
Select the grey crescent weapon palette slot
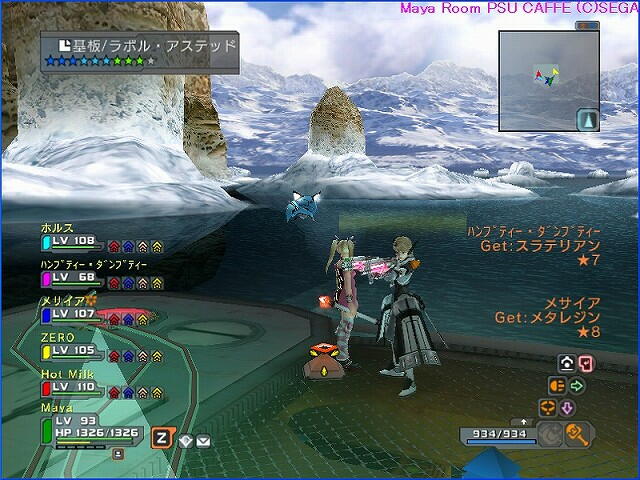pos(550,433)
